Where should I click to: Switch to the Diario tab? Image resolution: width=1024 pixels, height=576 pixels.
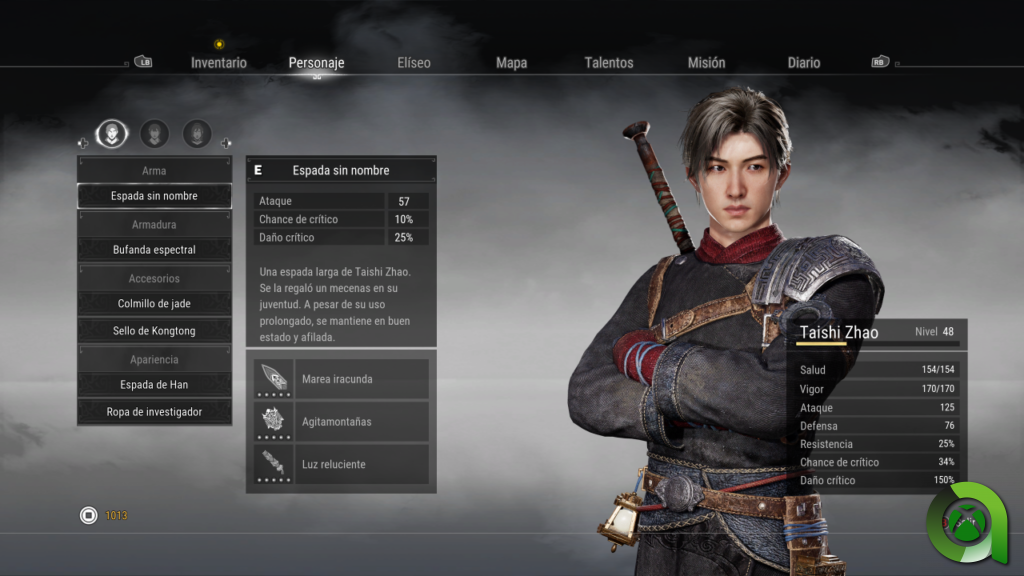point(803,63)
